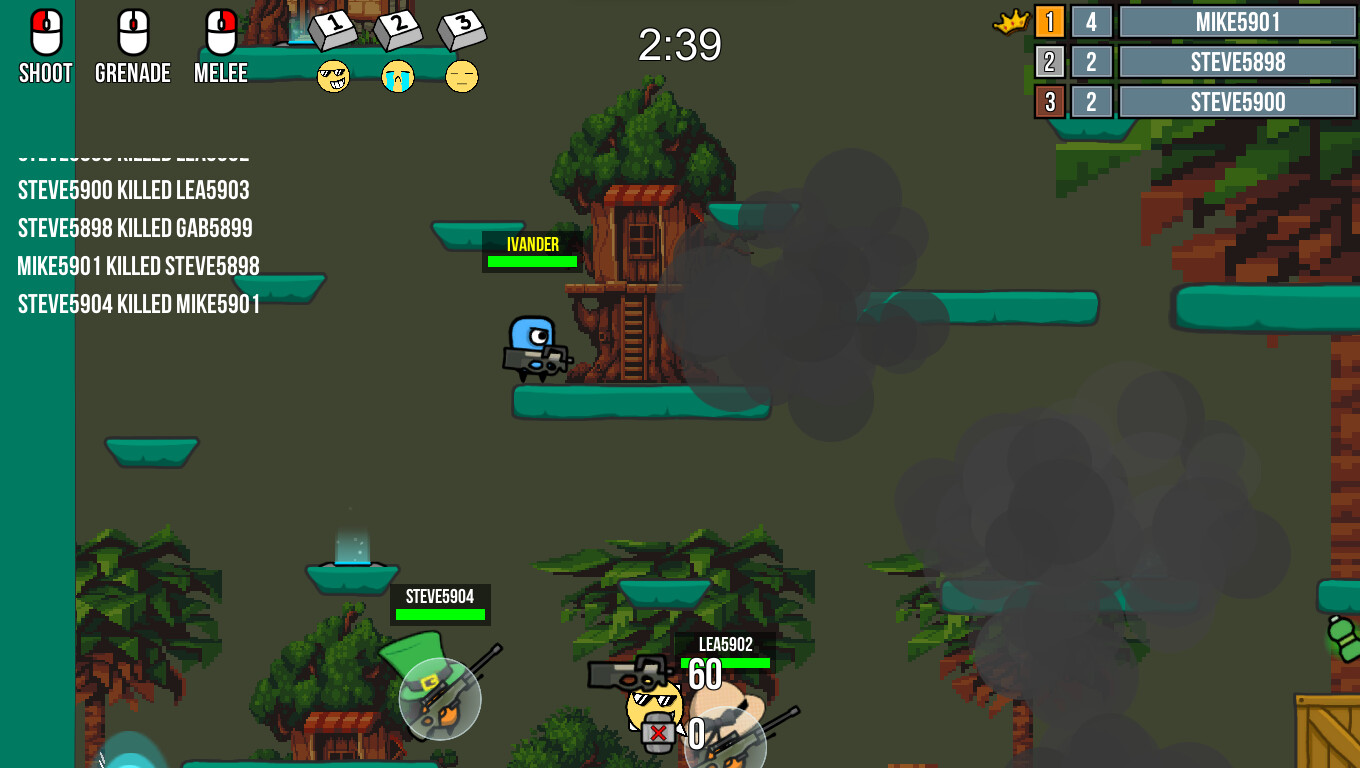
Task: Select the neutral face emote under key 3
Action: tap(462, 76)
